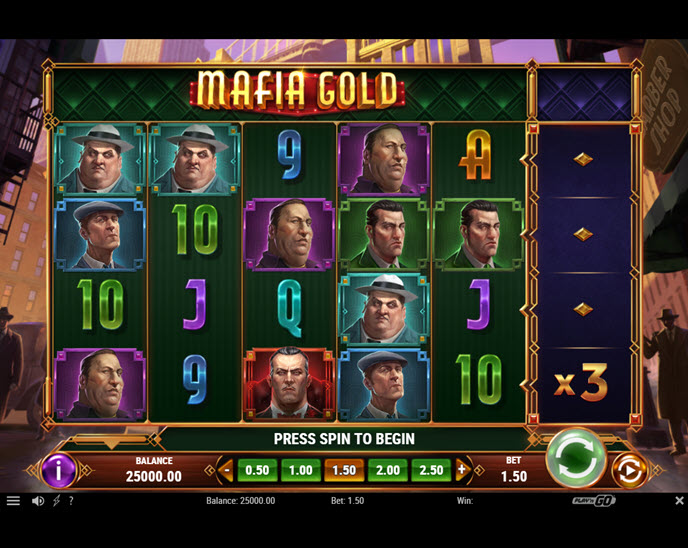688x548 pixels.
Task: Open the autoplay options
Action: coord(629,471)
